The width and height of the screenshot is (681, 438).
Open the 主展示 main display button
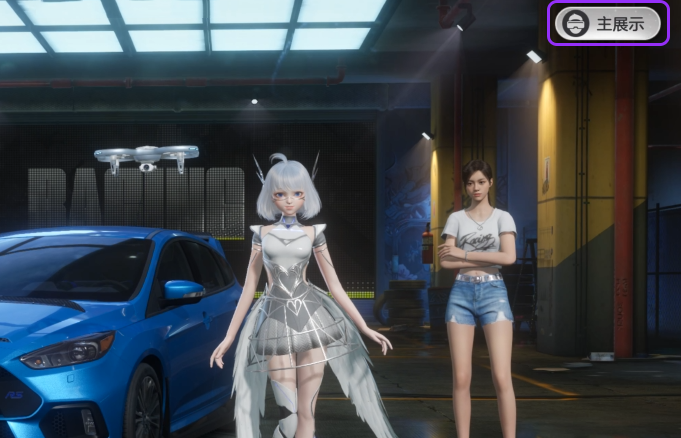(609, 23)
